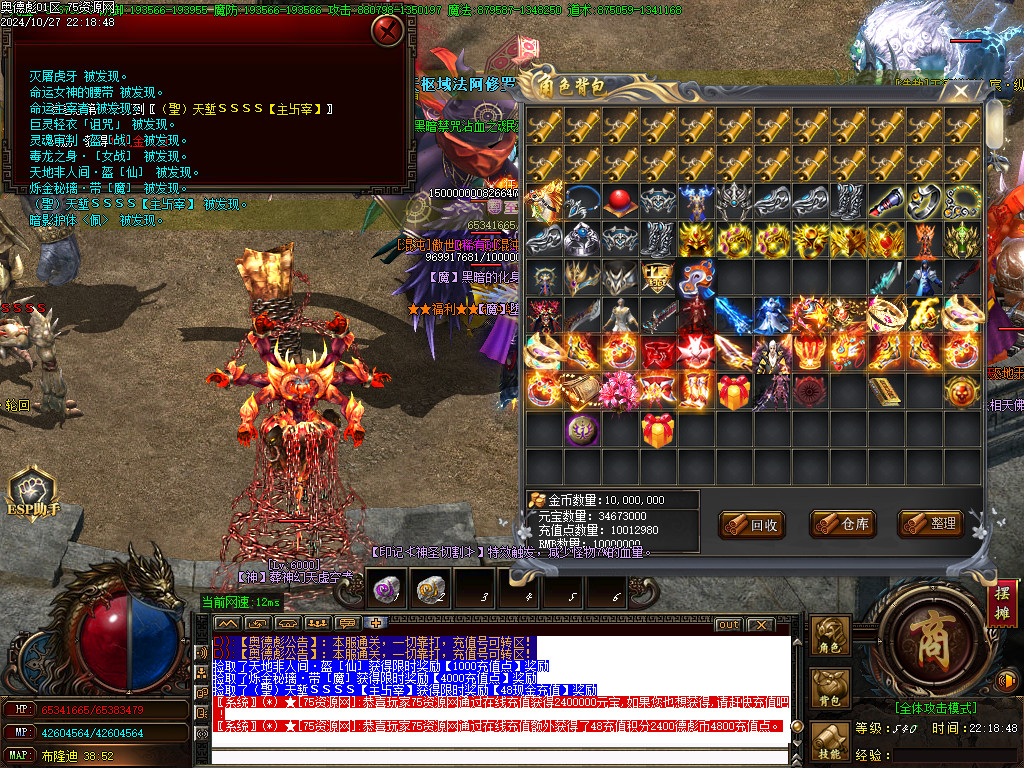
Task: Use the gold-swirl stone in hotbar slot 2
Action: [431, 589]
